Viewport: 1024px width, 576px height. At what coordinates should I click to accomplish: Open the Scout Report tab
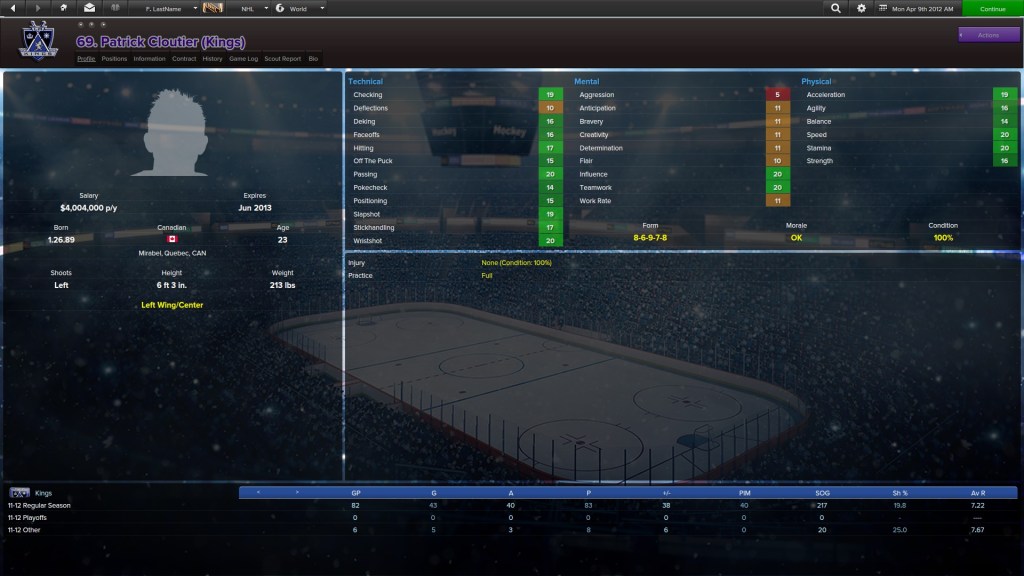tap(282, 59)
